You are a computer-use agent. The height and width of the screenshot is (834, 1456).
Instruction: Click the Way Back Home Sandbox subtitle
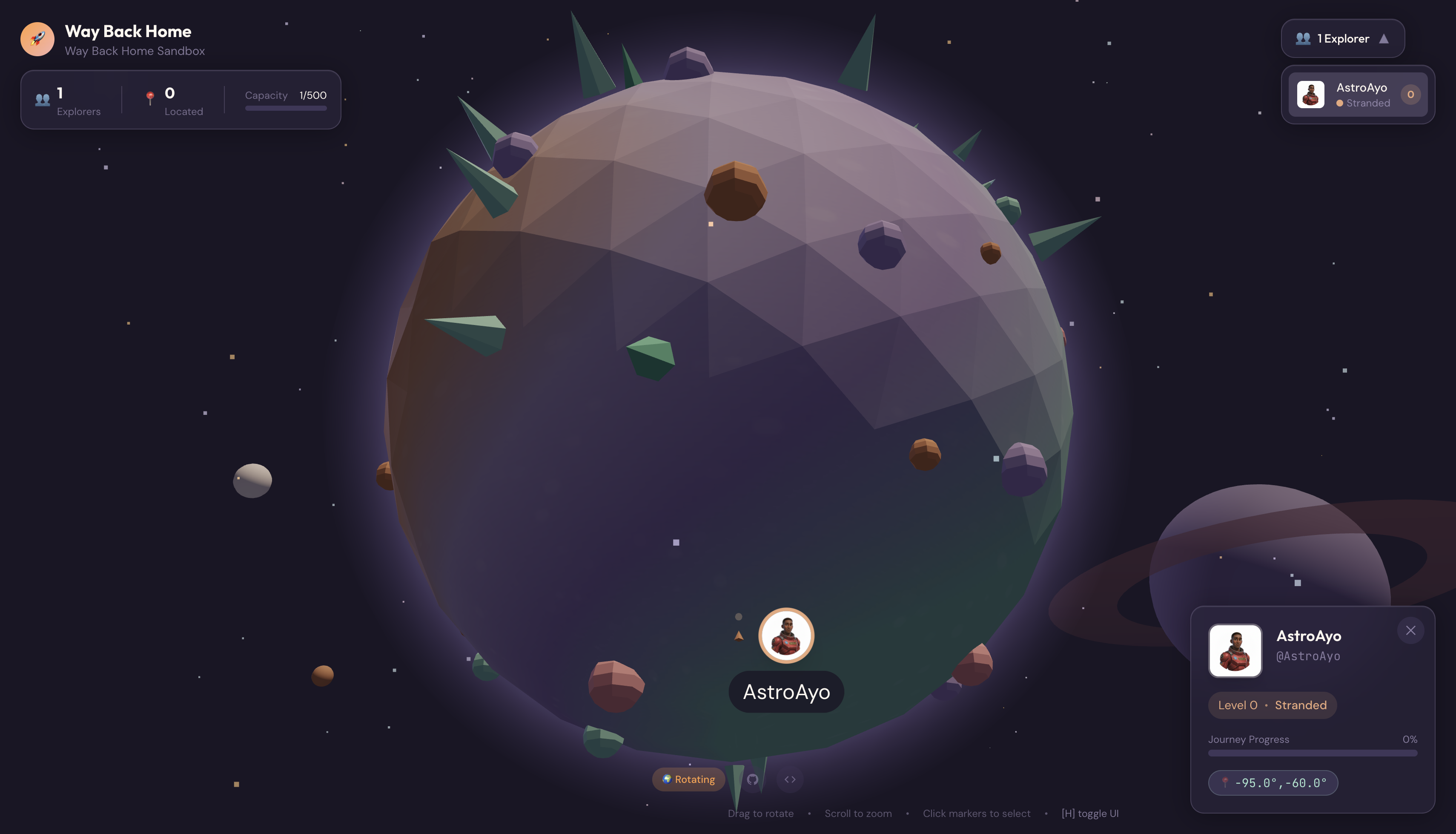135,51
